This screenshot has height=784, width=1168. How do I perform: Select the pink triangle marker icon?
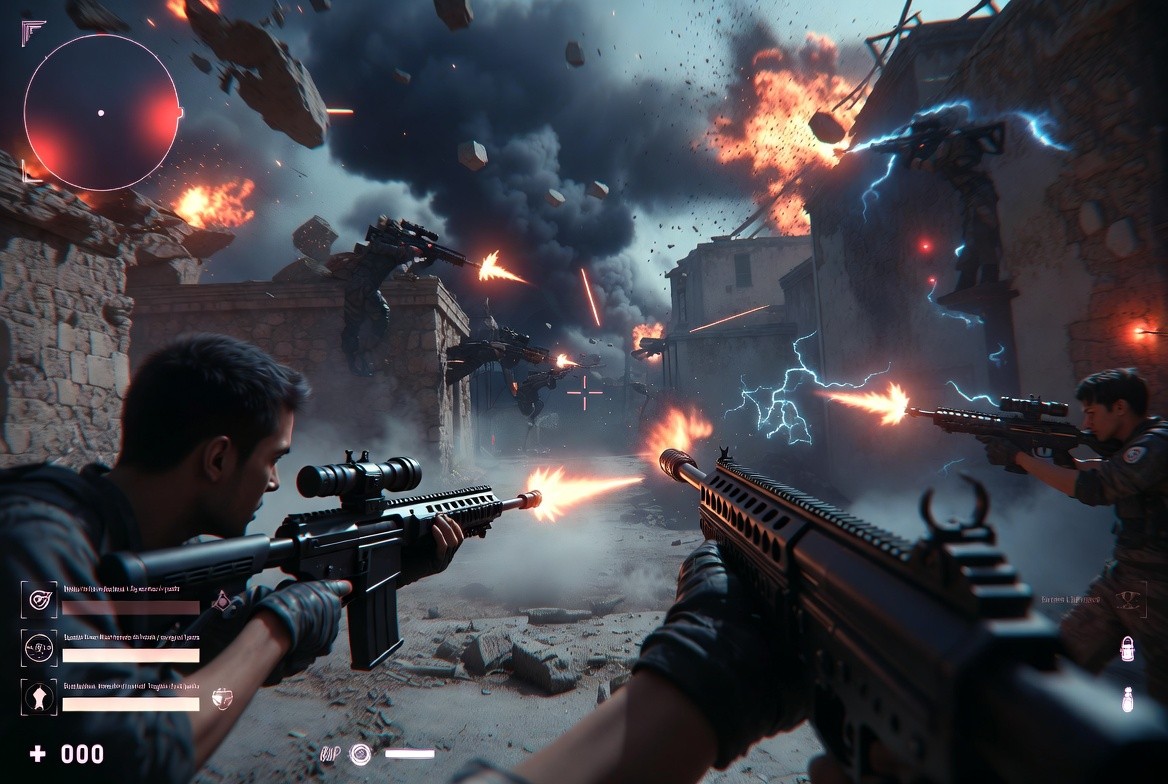(222, 600)
